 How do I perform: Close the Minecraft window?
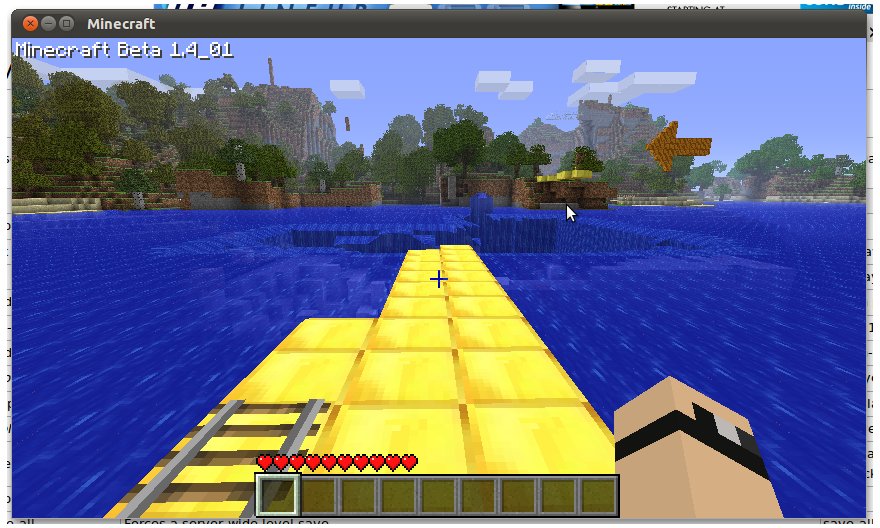pyautogui.click(x=29, y=23)
